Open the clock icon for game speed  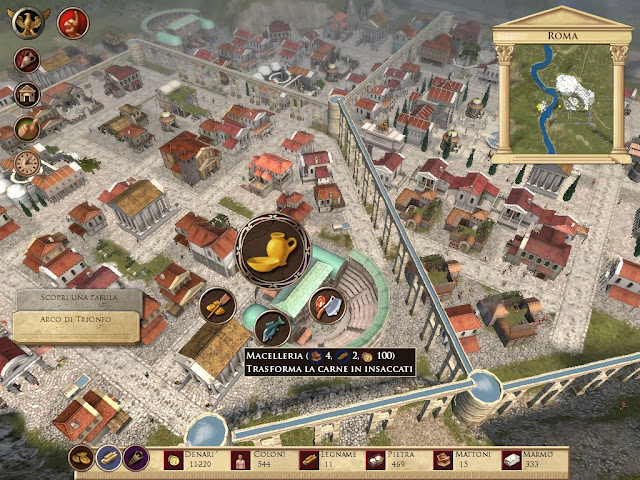click(x=27, y=164)
